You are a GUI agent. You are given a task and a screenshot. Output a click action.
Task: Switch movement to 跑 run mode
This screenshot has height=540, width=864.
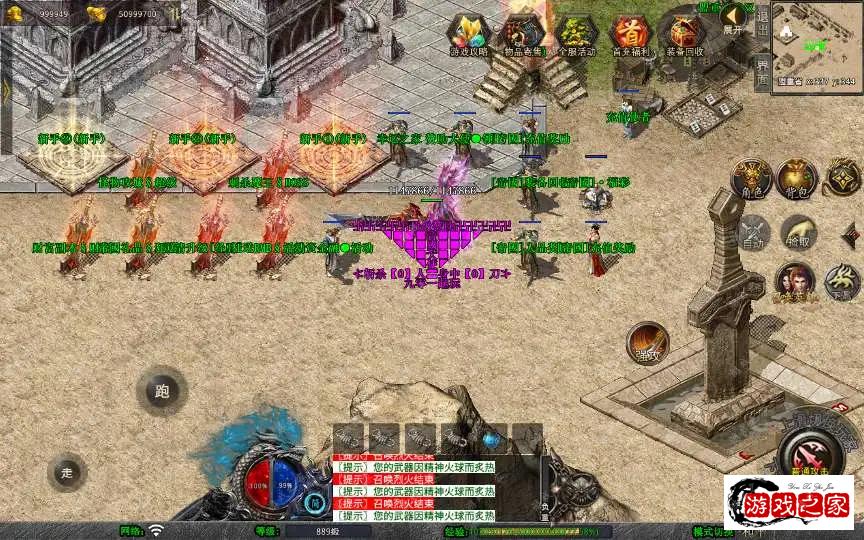pyautogui.click(x=162, y=391)
